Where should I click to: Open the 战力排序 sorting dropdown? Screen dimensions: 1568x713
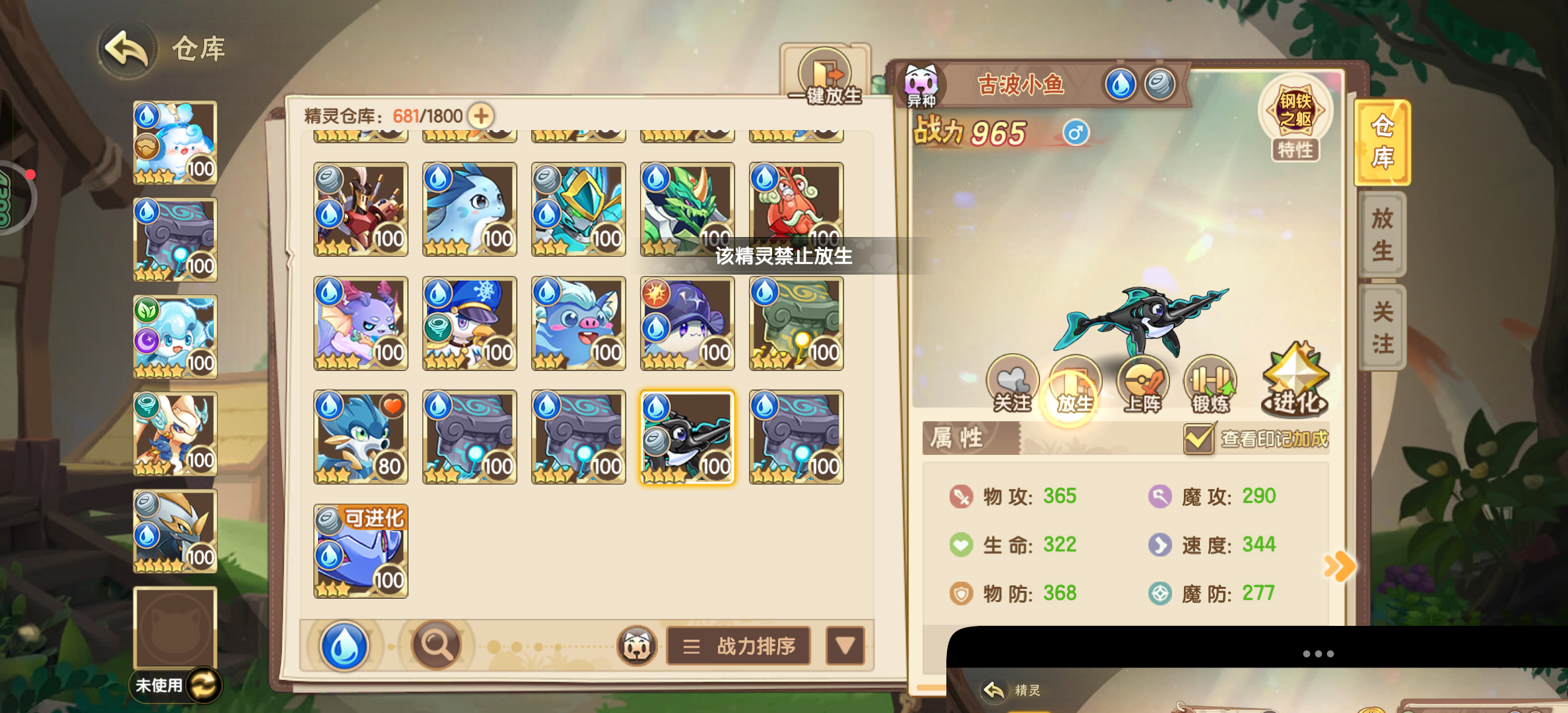[737, 646]
